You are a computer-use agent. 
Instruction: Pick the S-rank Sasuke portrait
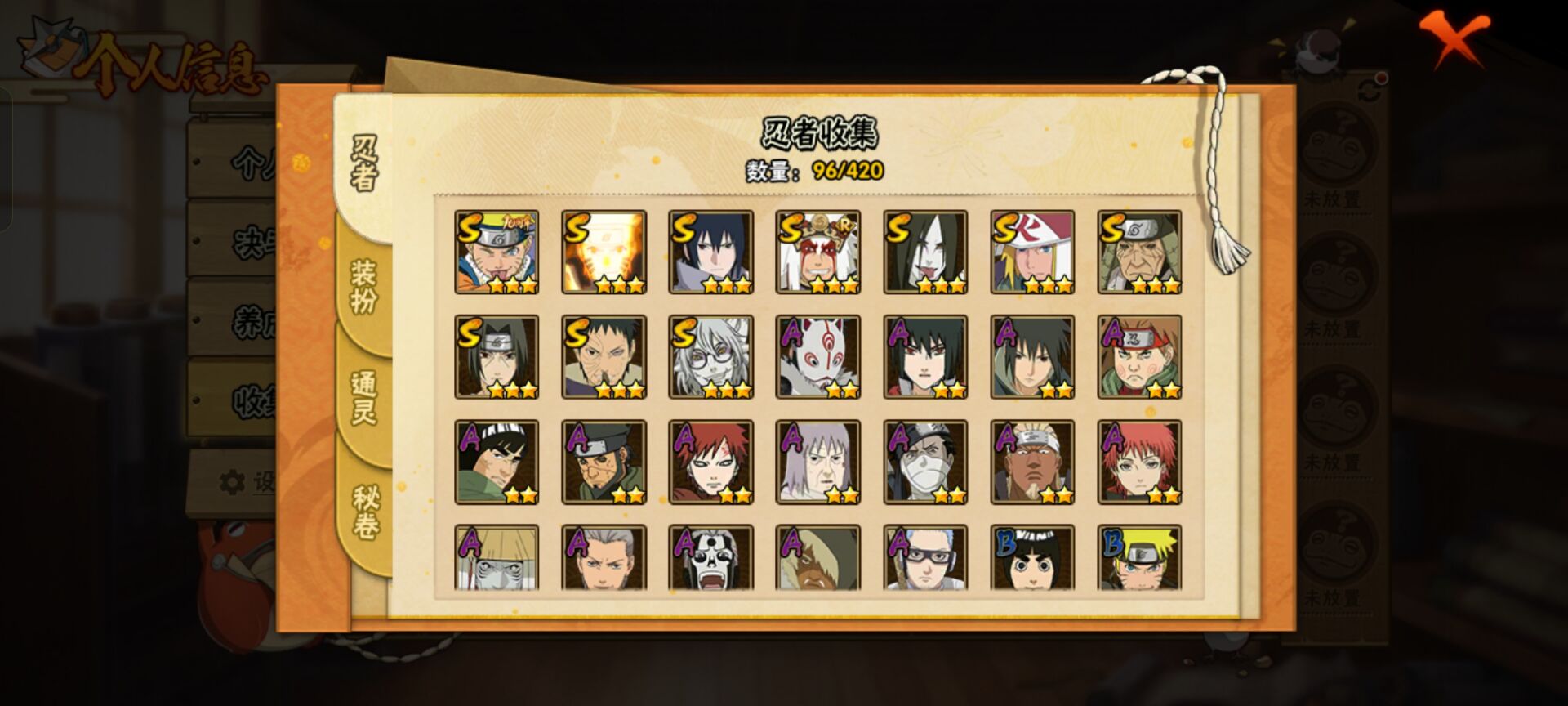click(710, 252)
